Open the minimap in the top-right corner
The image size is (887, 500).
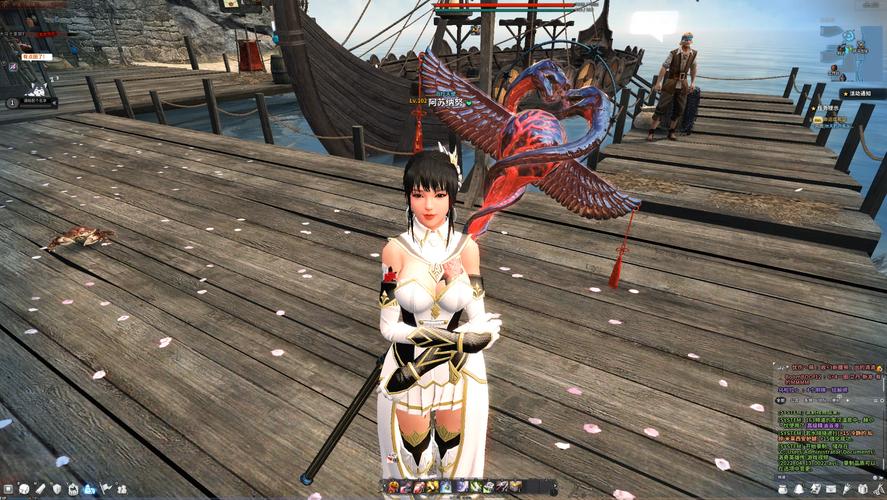point(851,42)
